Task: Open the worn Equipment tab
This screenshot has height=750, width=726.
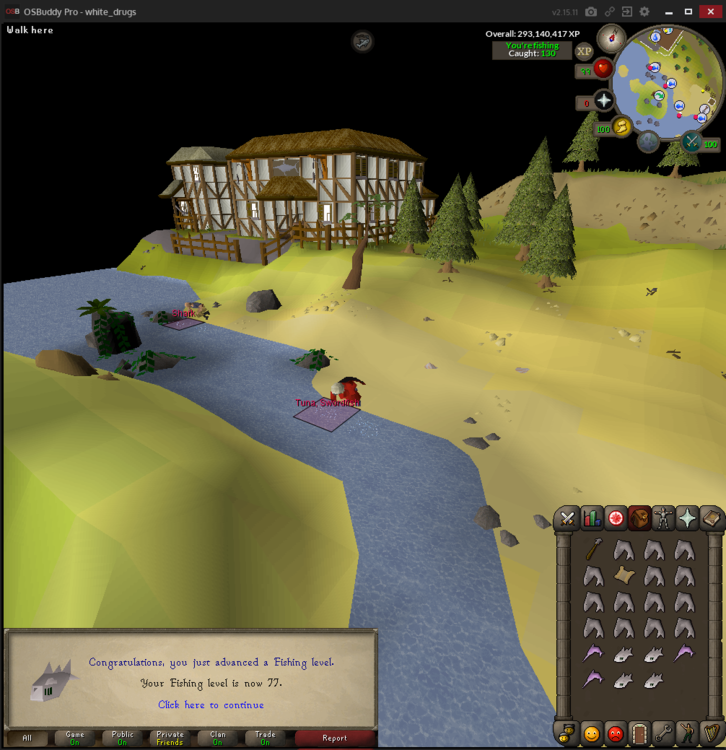Action: pos(664,518)
